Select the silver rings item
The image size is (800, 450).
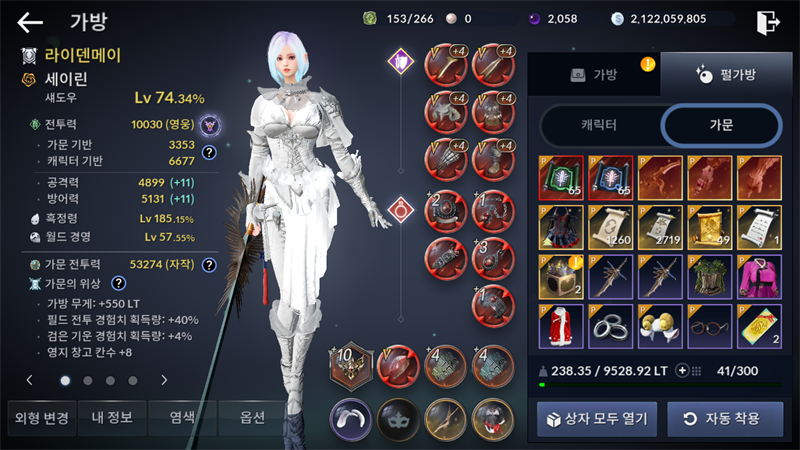pos(610,327)
